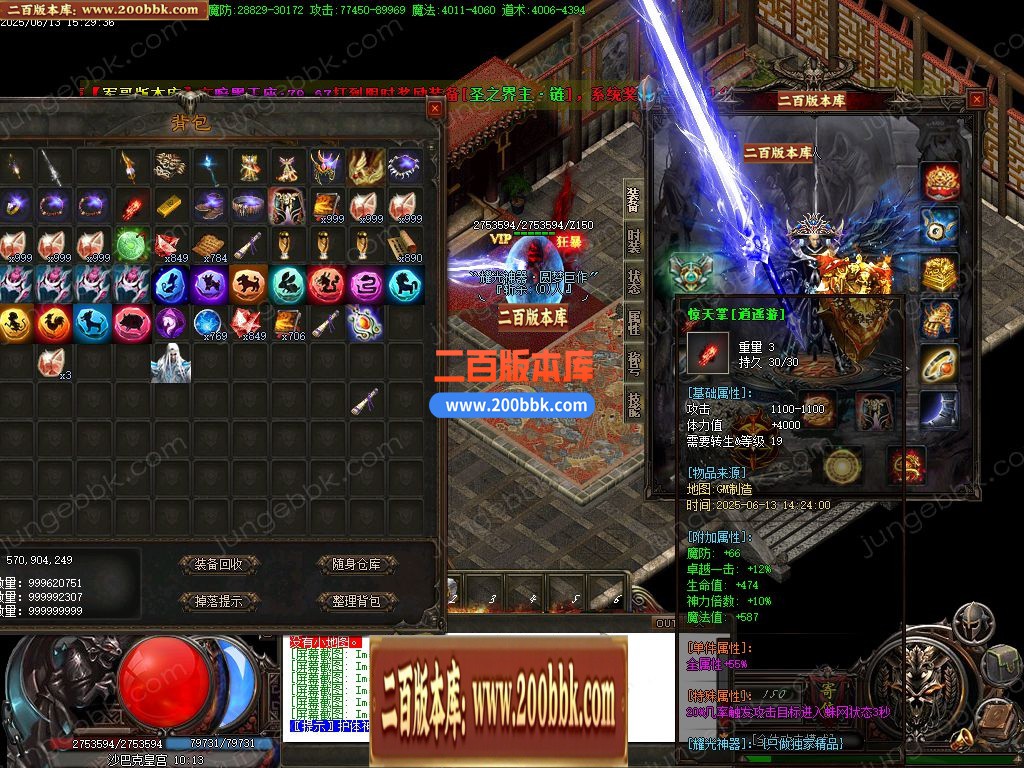Close the backpack window

[x=435, y=108]
